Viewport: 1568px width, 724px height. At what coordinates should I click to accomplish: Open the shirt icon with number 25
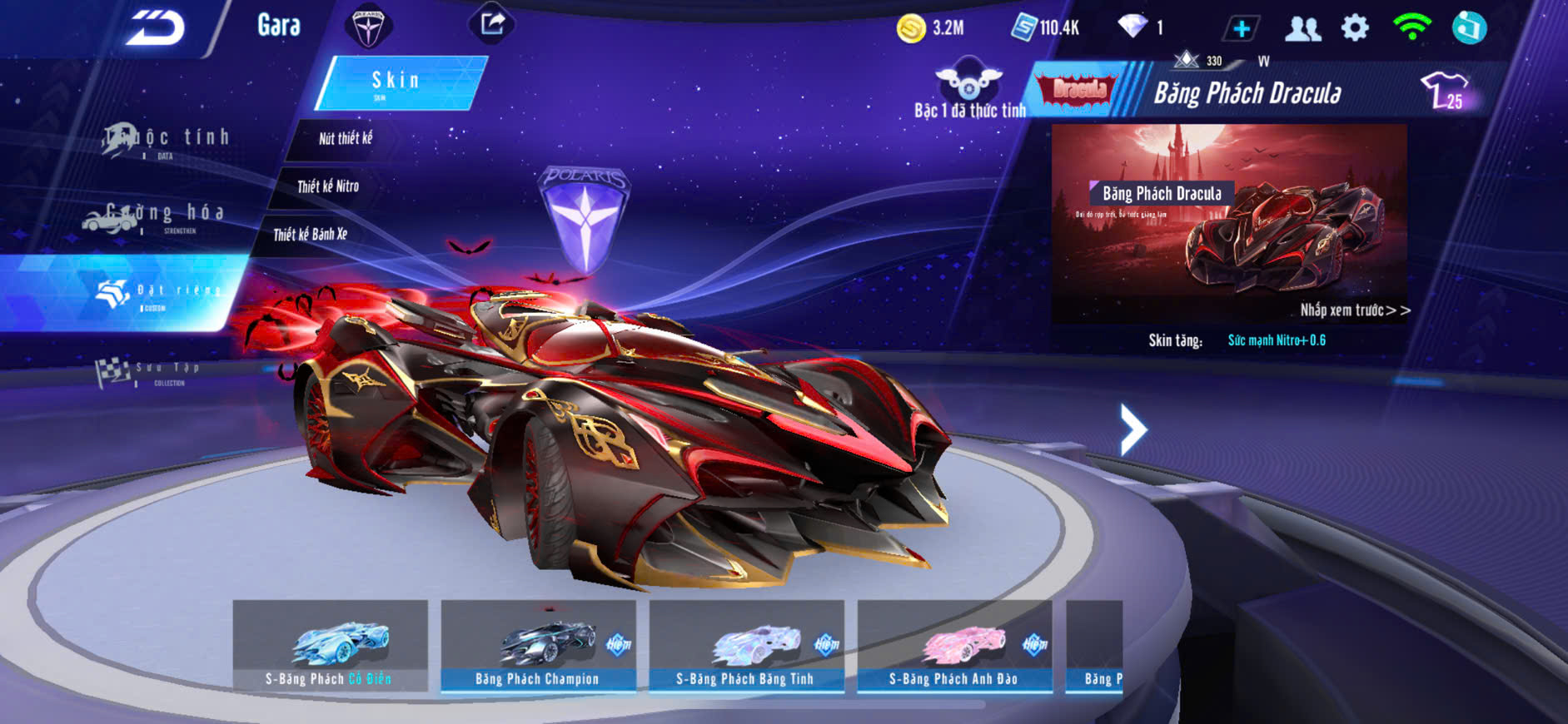click(1446, 91)
